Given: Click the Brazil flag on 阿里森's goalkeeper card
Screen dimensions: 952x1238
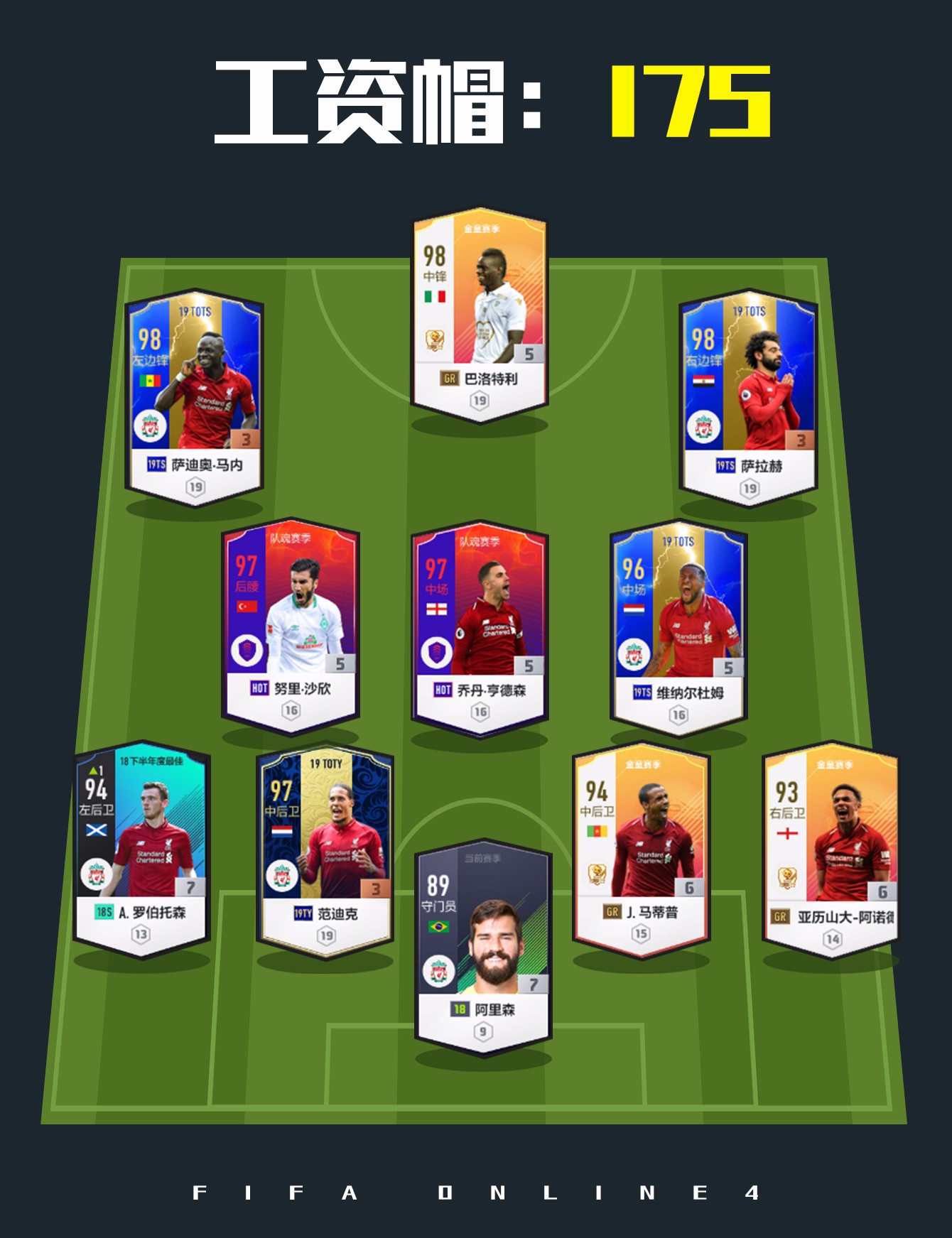Looking at the screenshot, I should tap(438, 926).
